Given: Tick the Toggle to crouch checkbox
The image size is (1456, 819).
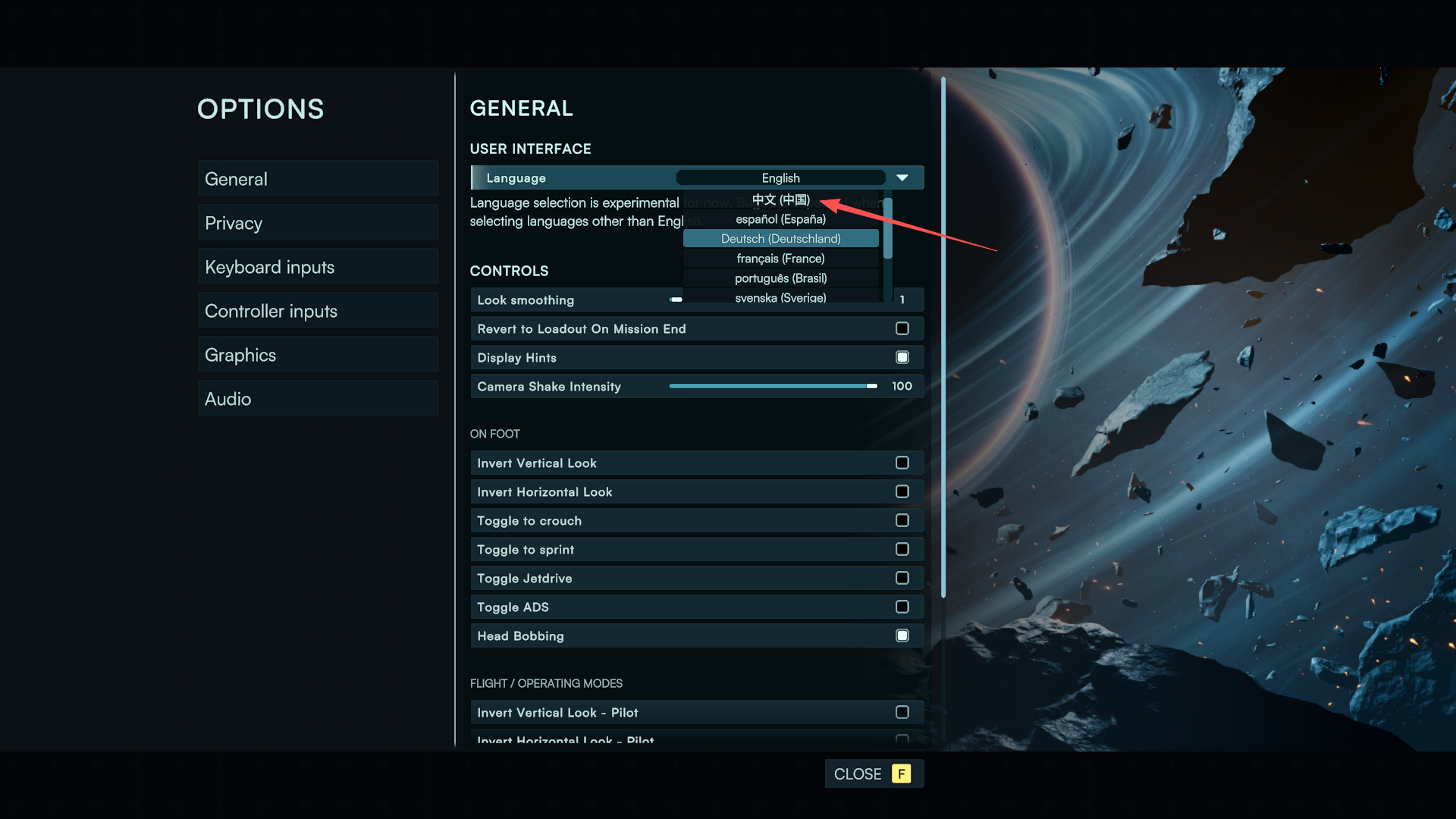Looking at the screenshot, I should click(902, 520).
